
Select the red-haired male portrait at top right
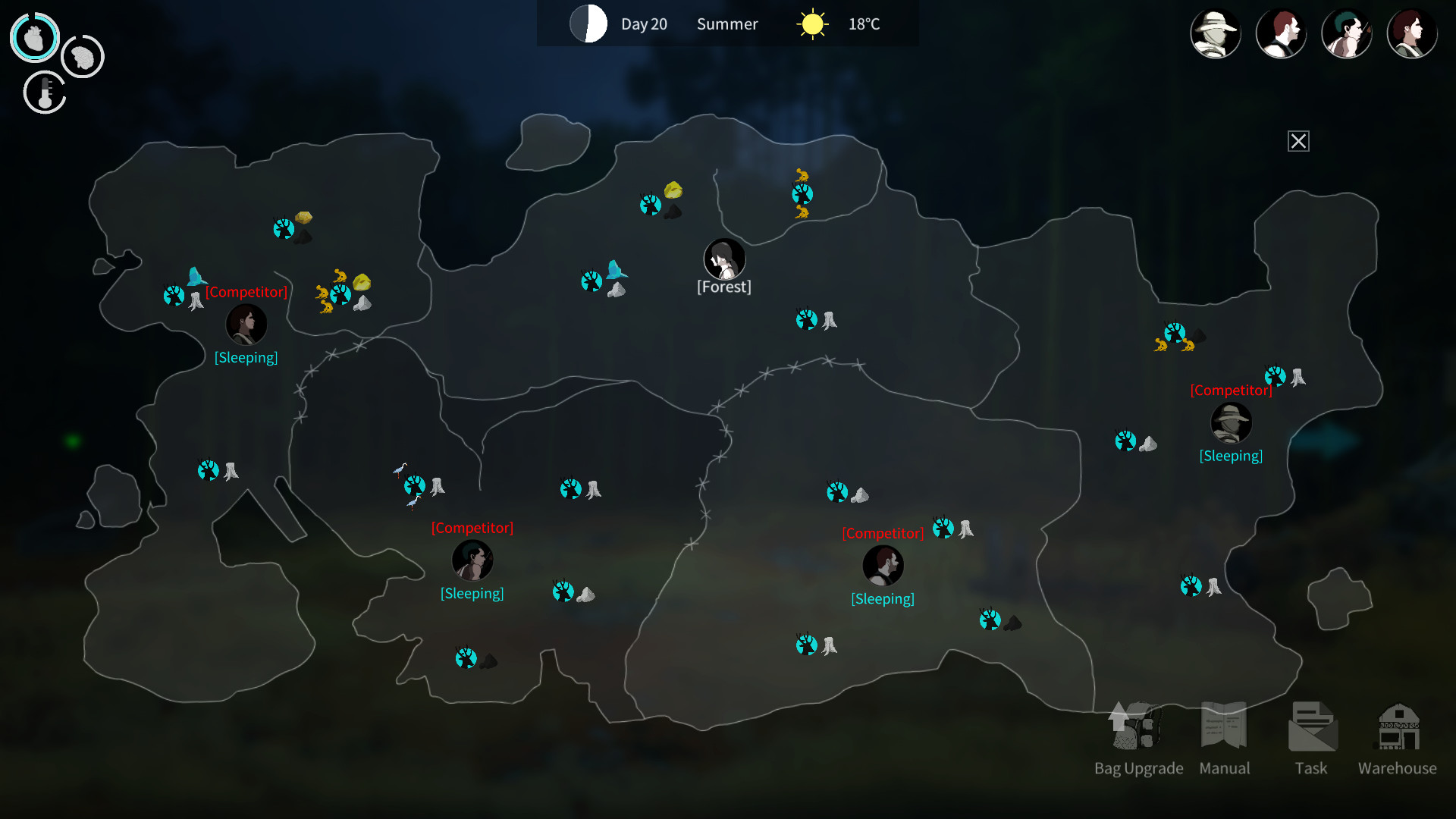click(x=1282, y=33)
